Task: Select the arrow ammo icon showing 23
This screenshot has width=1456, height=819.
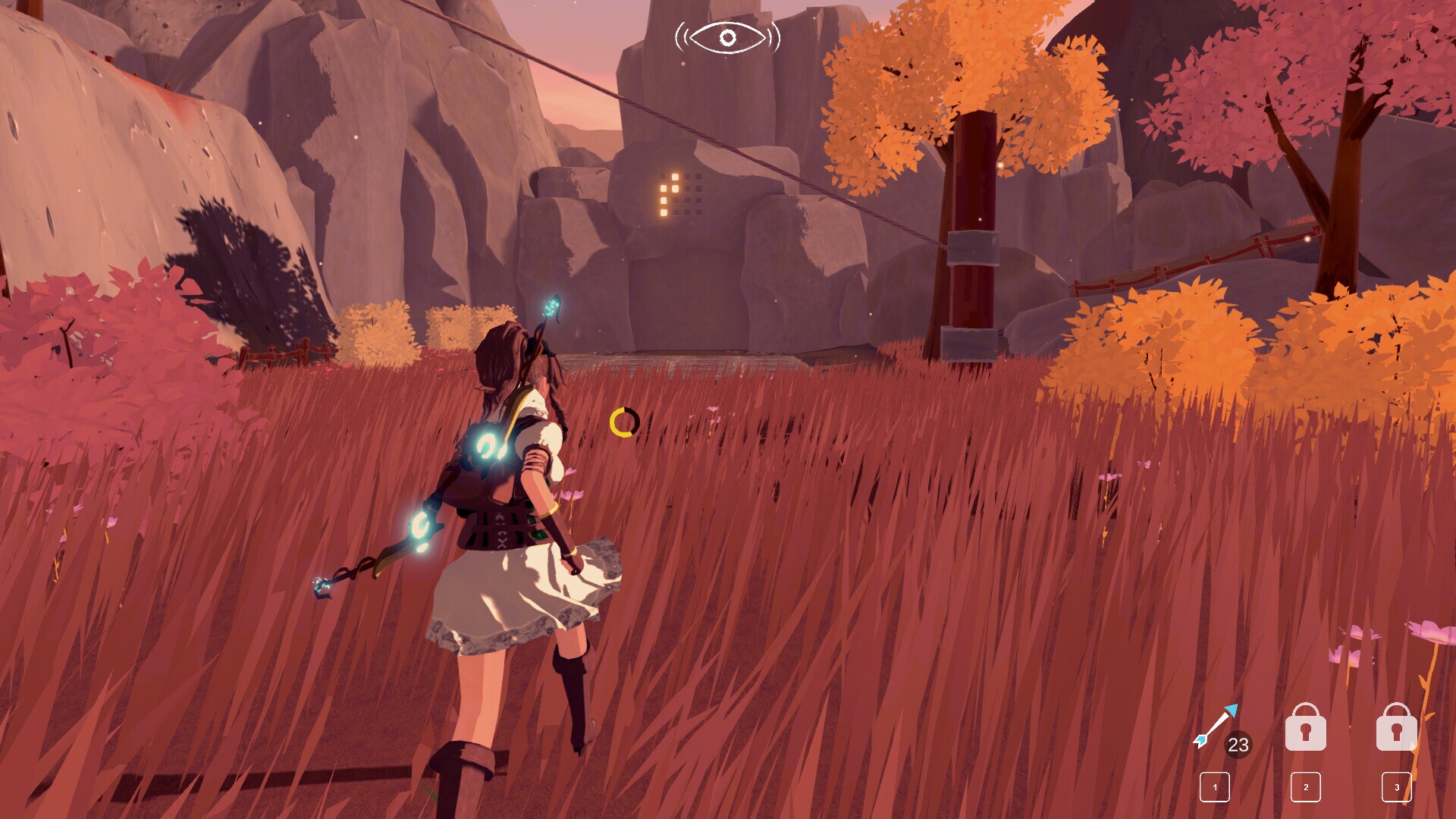Action: pyautogui.click(x=1216, y=725)
